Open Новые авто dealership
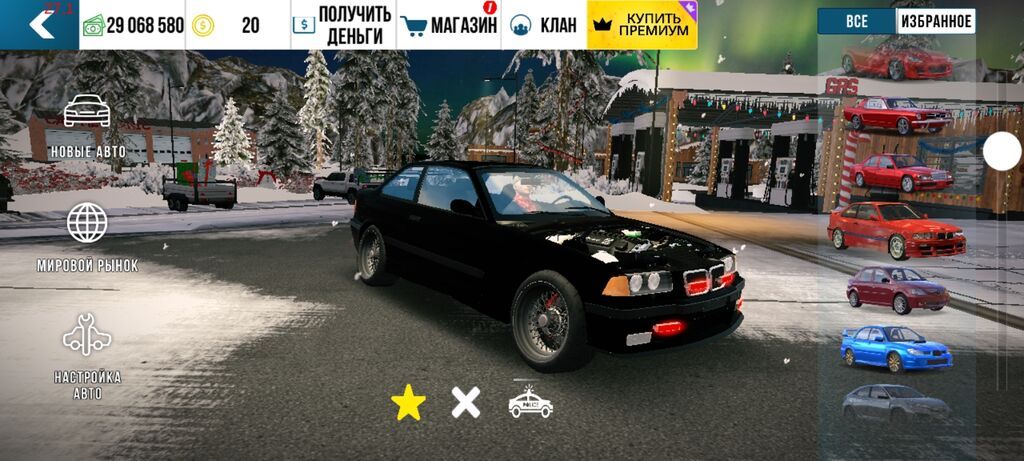This screenshot has width=1024, height=461. pyautogui.click(x=87, y=127)
